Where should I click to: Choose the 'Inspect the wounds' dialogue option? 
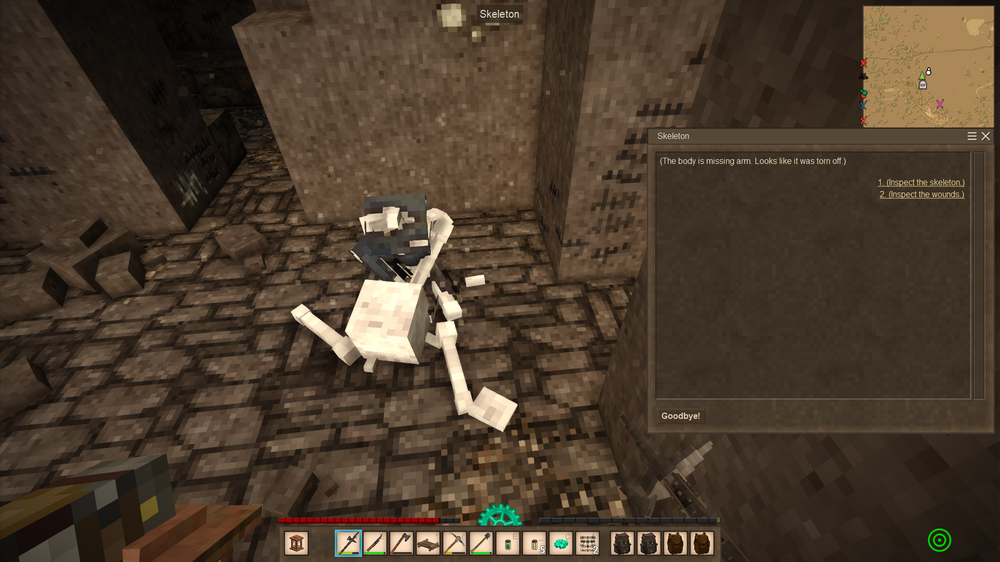tap(921, 195)
